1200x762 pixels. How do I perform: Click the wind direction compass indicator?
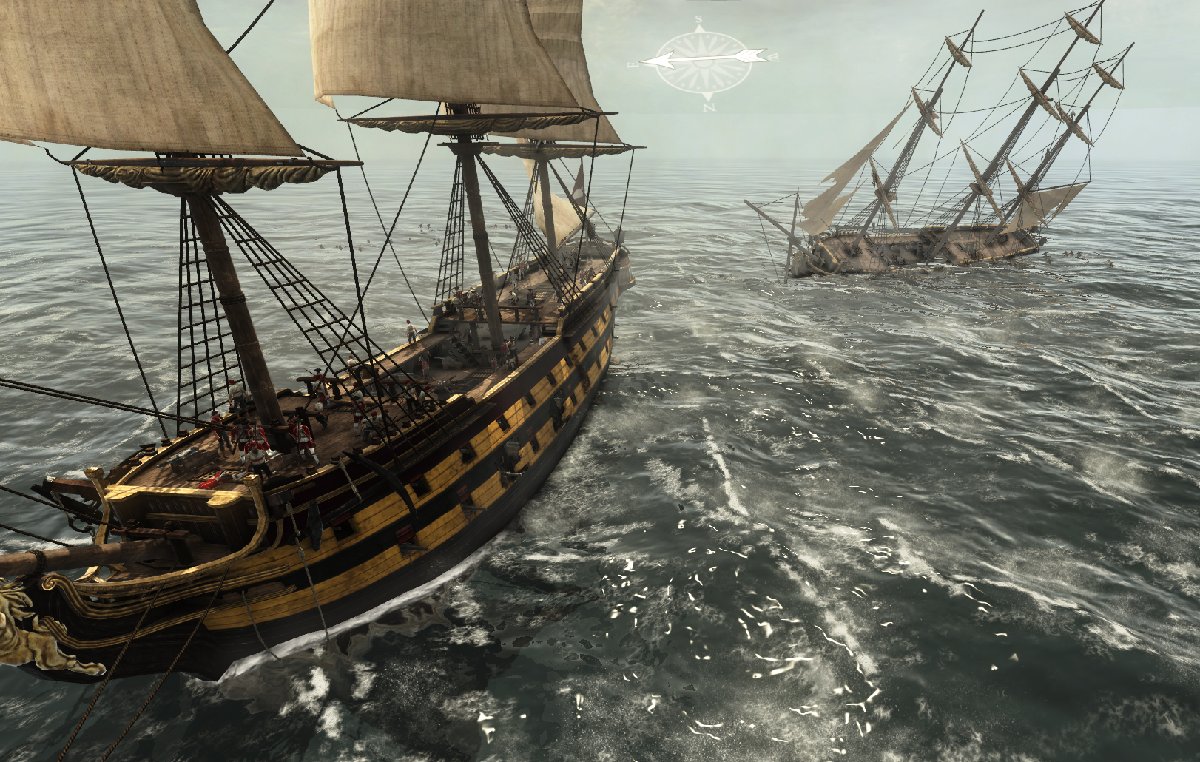[701, 62]
